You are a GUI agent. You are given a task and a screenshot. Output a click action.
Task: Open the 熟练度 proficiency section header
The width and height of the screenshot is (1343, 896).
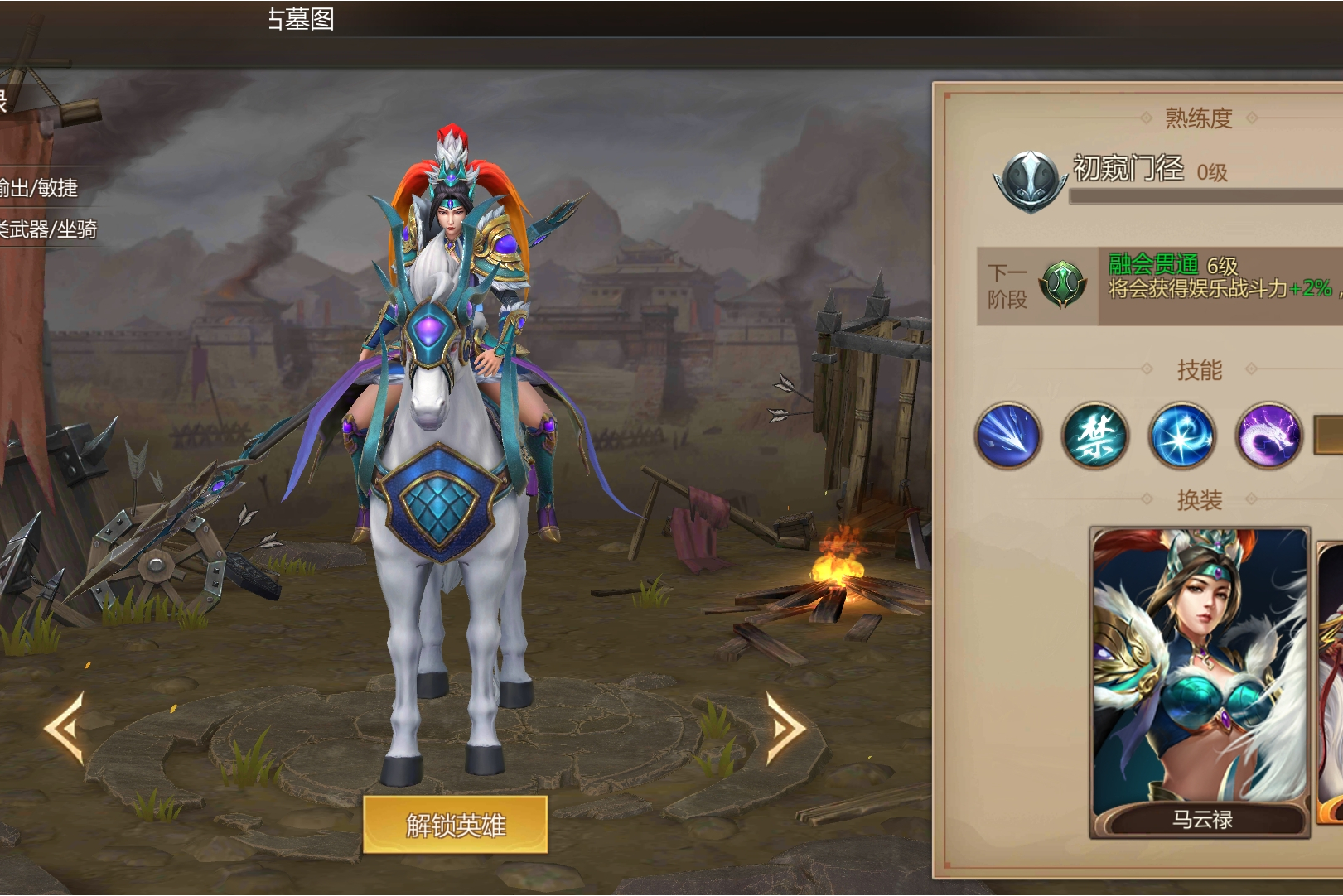(x=1199, y=118)
